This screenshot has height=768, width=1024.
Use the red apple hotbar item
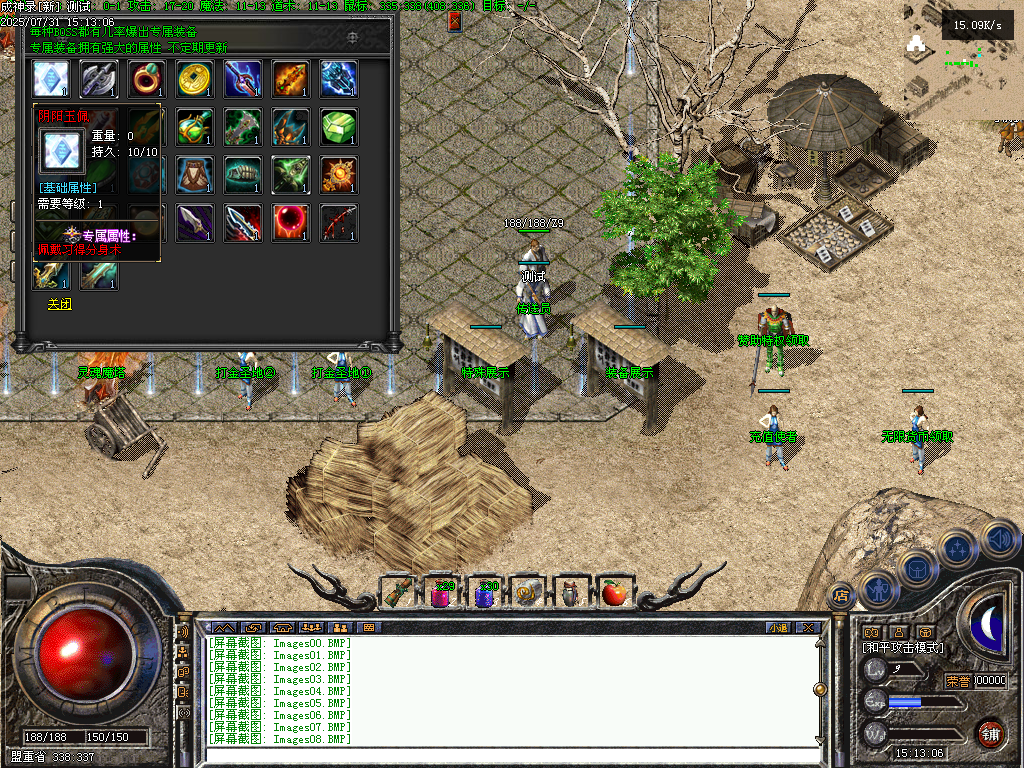[x=615, y=593]
